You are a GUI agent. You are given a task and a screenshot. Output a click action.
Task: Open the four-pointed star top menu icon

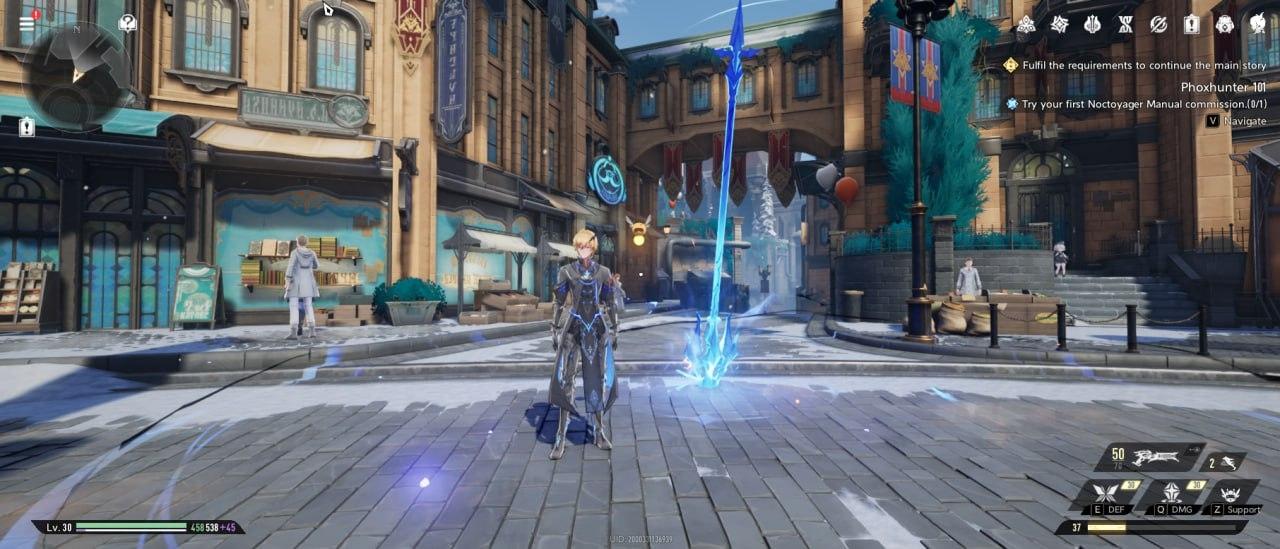tap(1059, 24)
